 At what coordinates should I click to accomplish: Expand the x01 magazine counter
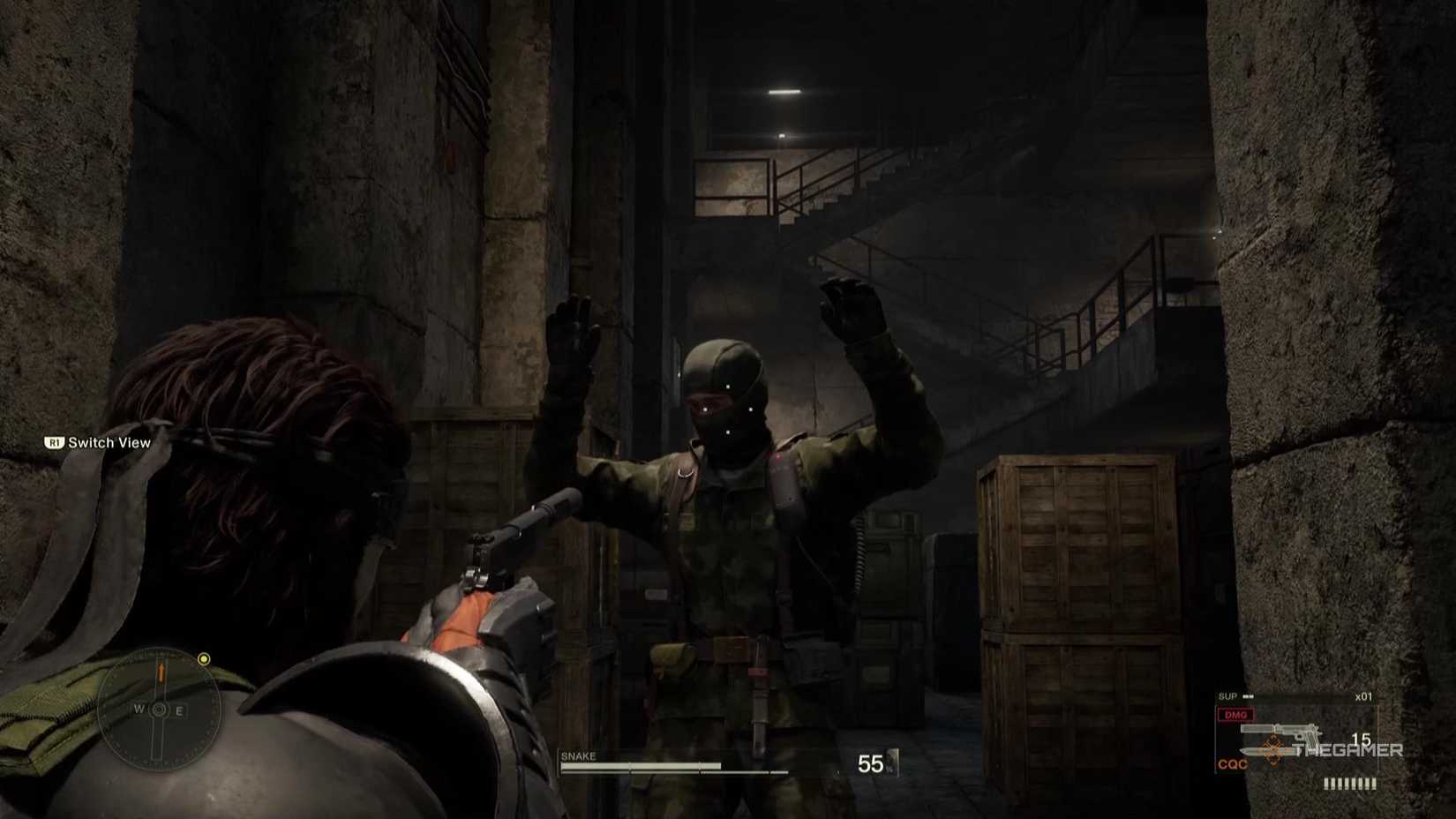(1364, 696)
